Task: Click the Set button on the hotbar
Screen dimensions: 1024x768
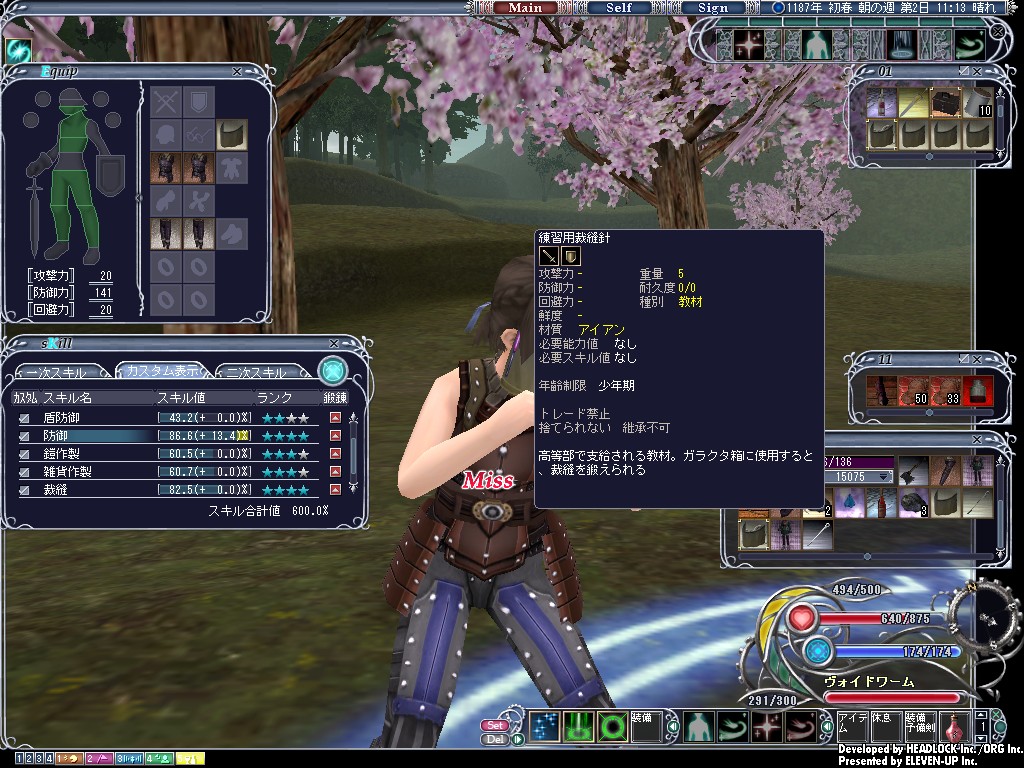Action: (494, 725)
